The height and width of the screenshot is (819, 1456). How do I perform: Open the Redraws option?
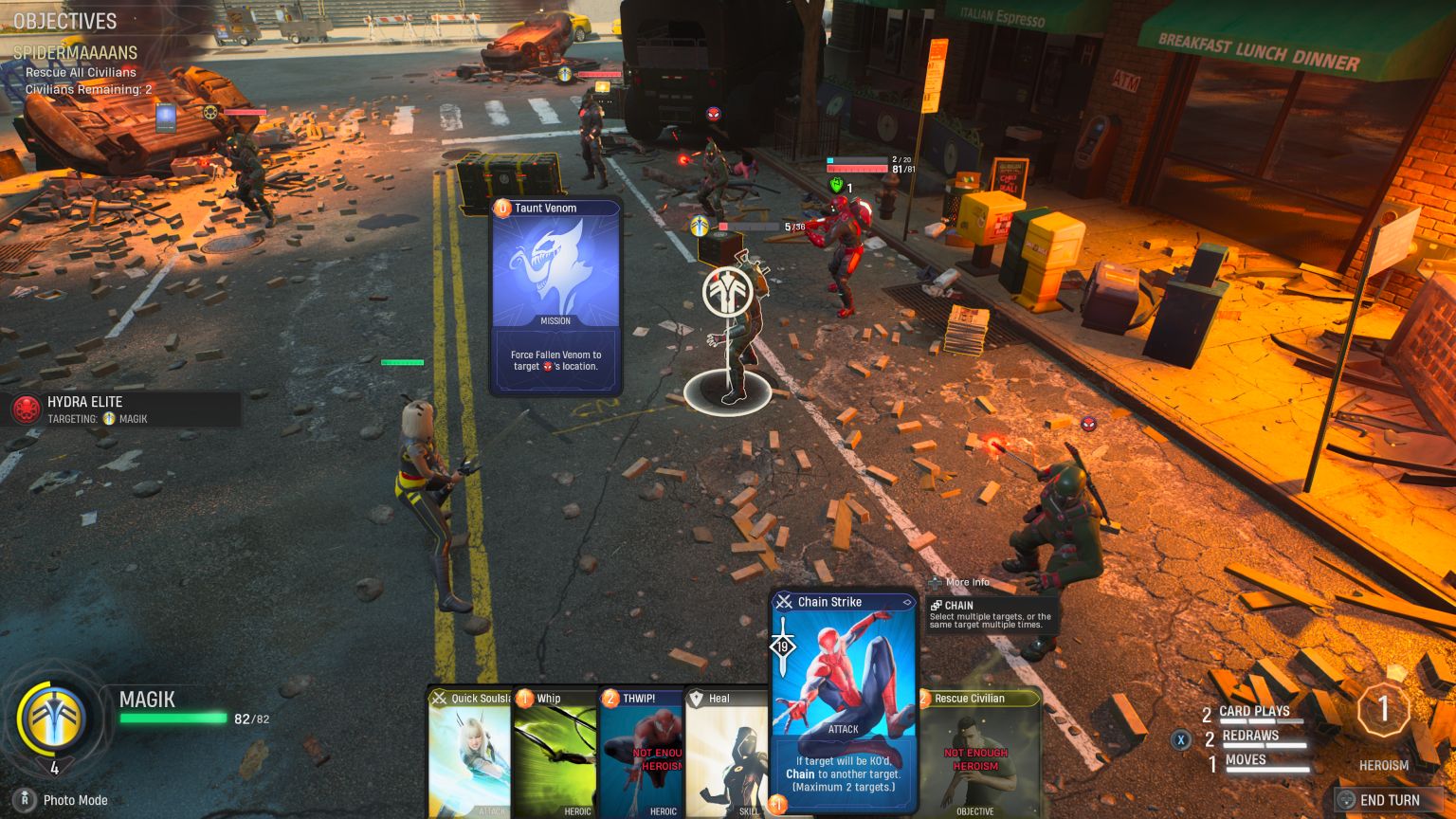tap(1248, 737)
